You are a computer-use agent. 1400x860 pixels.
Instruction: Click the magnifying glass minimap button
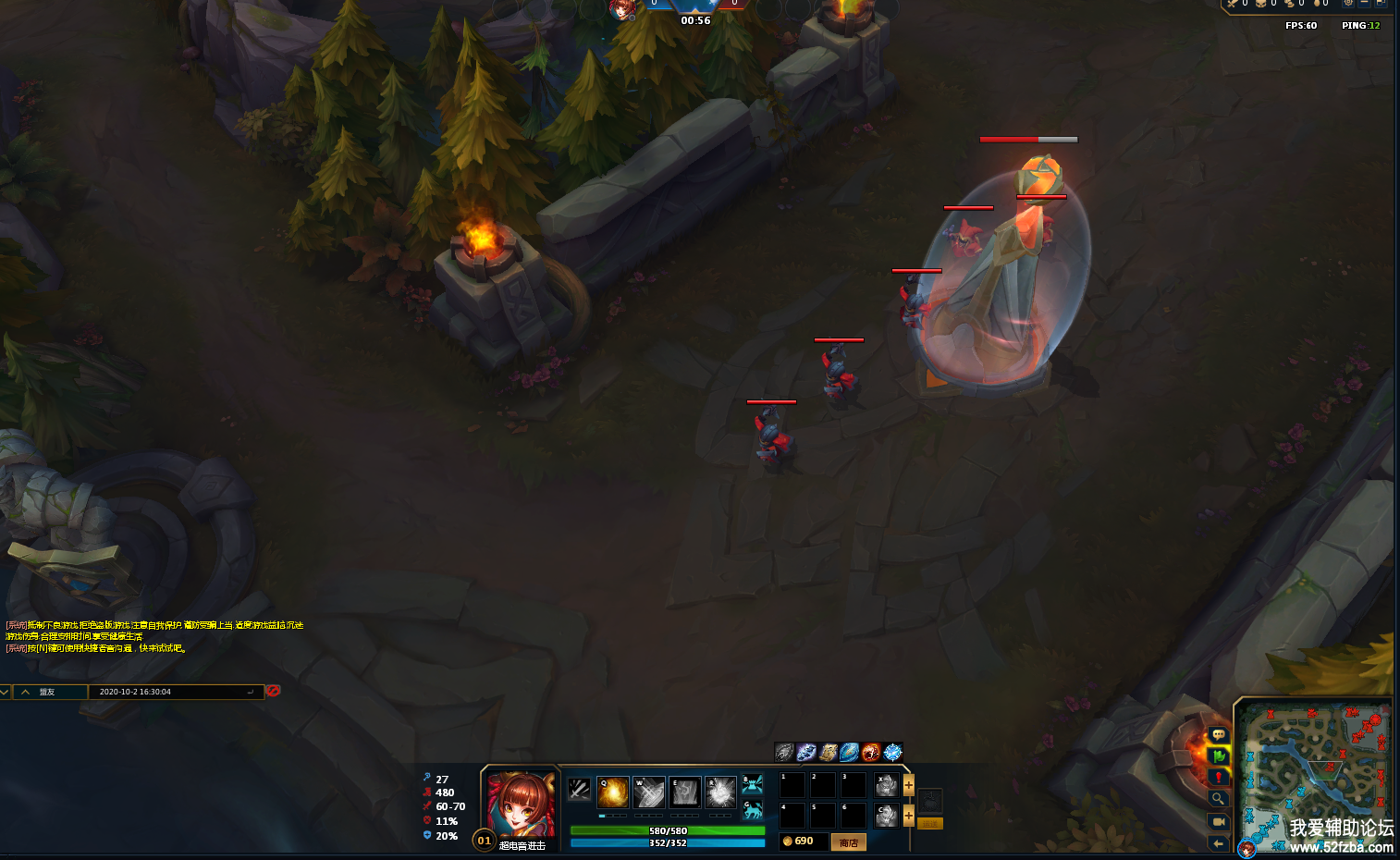tap(1218, 799)
